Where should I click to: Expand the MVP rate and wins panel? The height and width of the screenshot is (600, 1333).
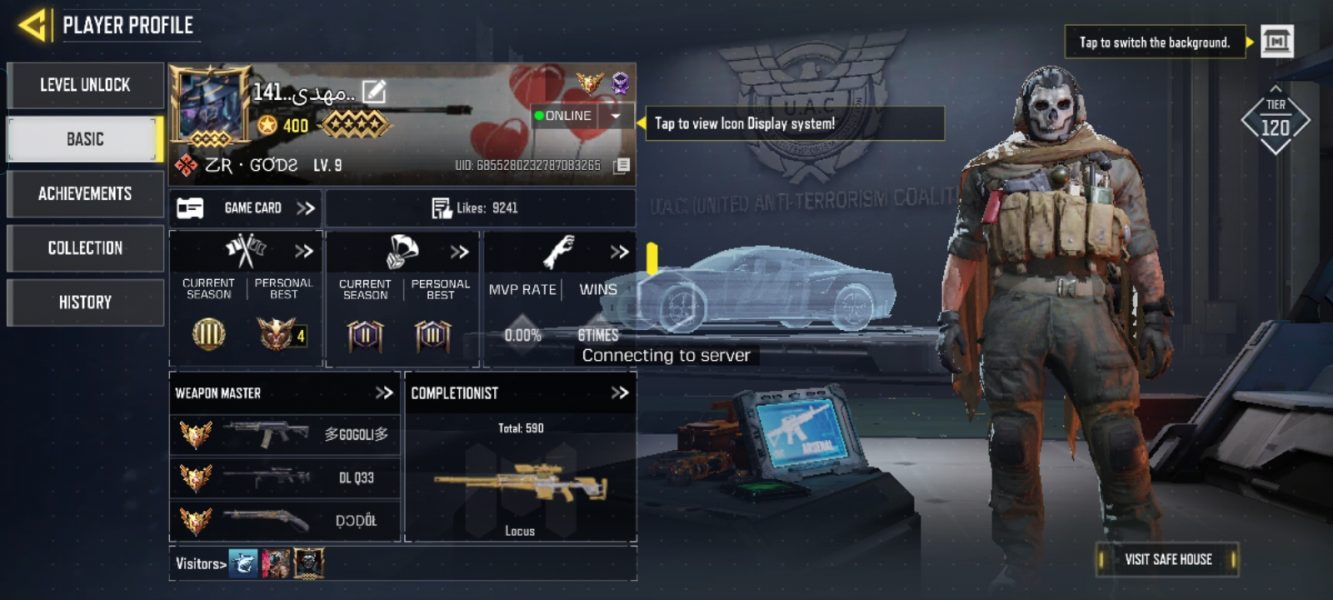(x=619, y=252)
